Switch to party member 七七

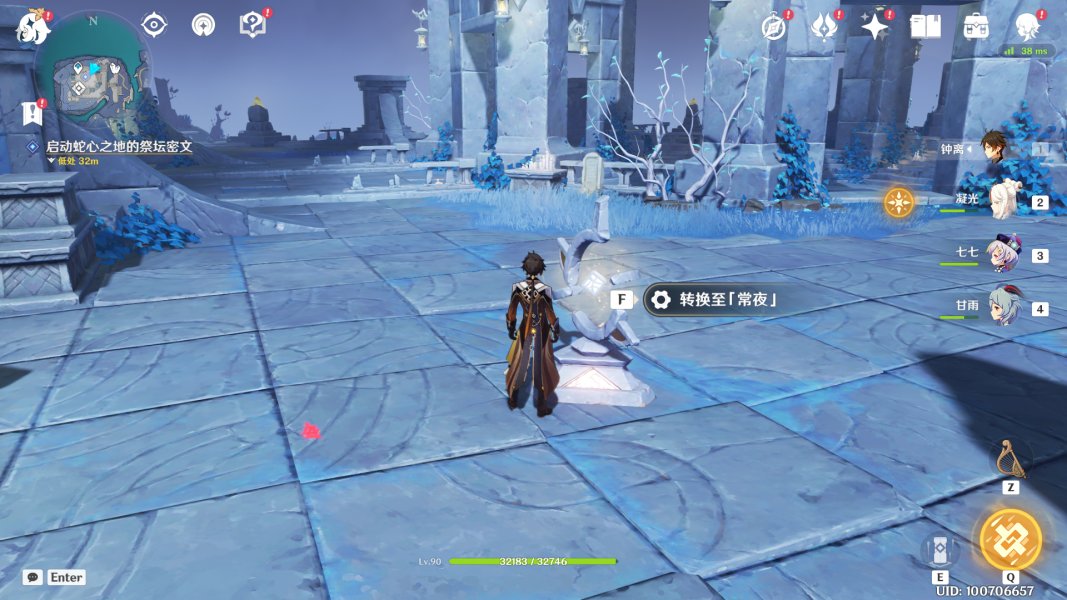(1005, 254)
